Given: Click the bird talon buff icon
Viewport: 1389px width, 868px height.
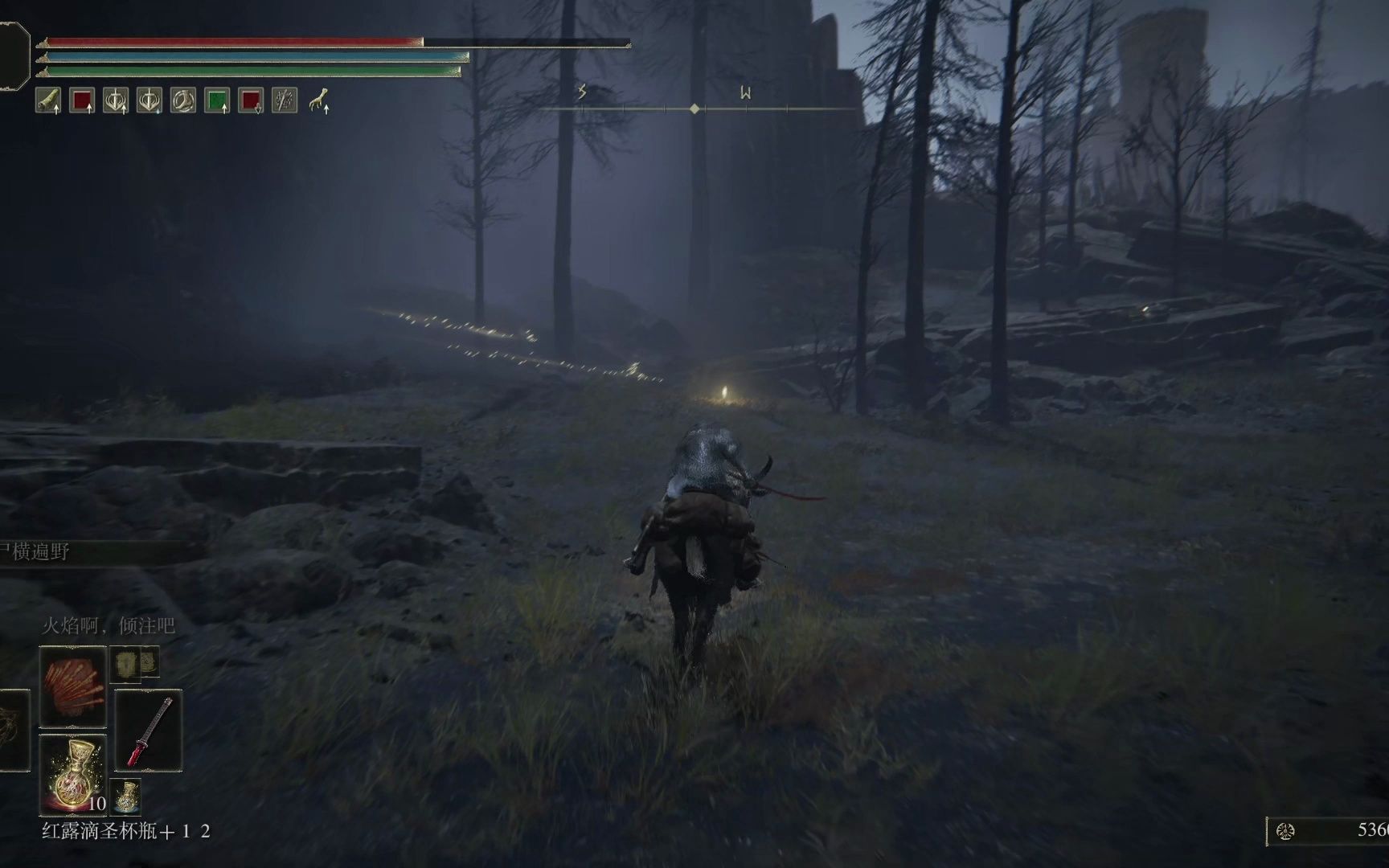Looking at the screenshot, I should [319, 100].
